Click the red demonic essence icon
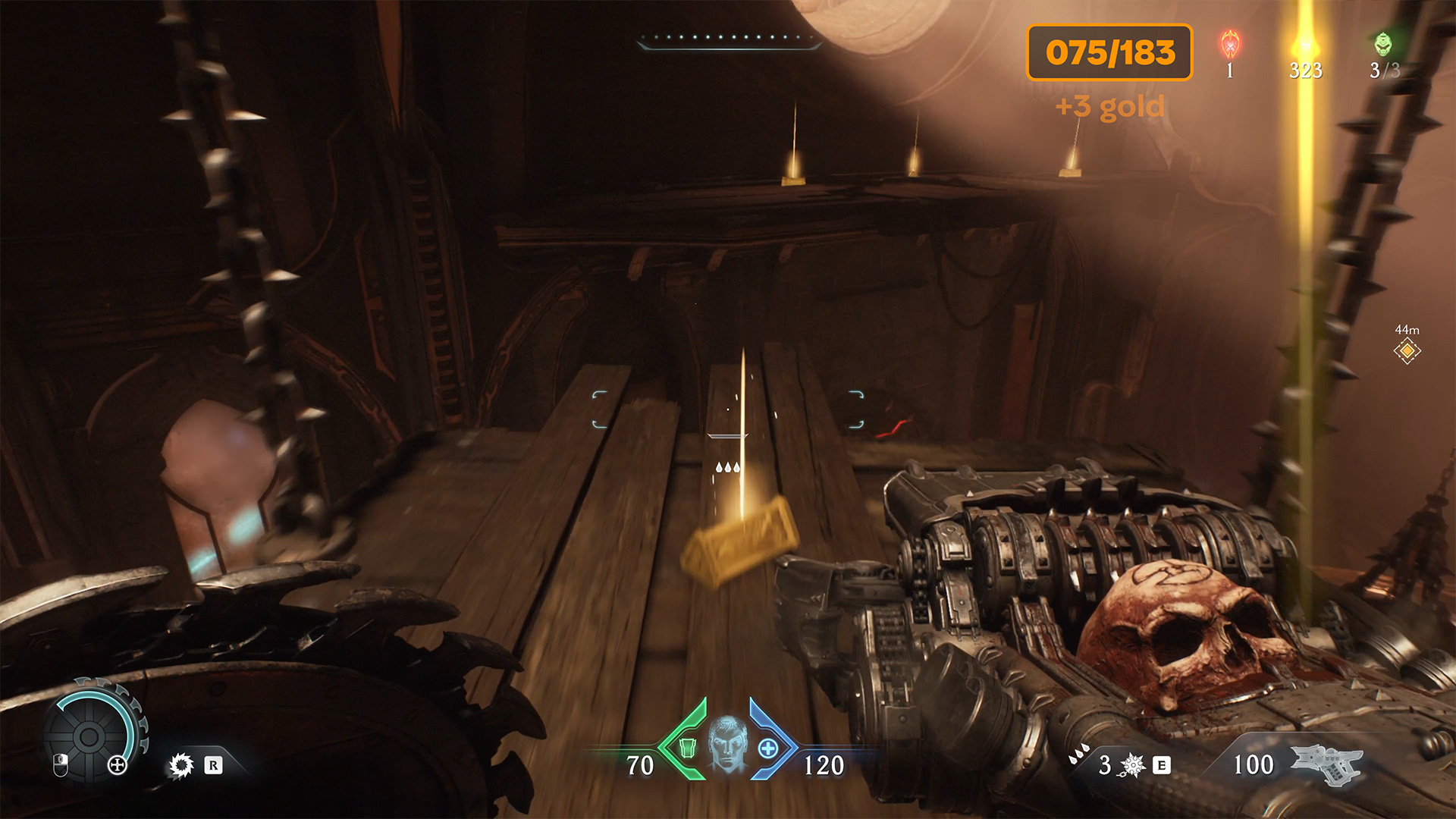This screenshot has width=1456, height=819. point(1230,44)
